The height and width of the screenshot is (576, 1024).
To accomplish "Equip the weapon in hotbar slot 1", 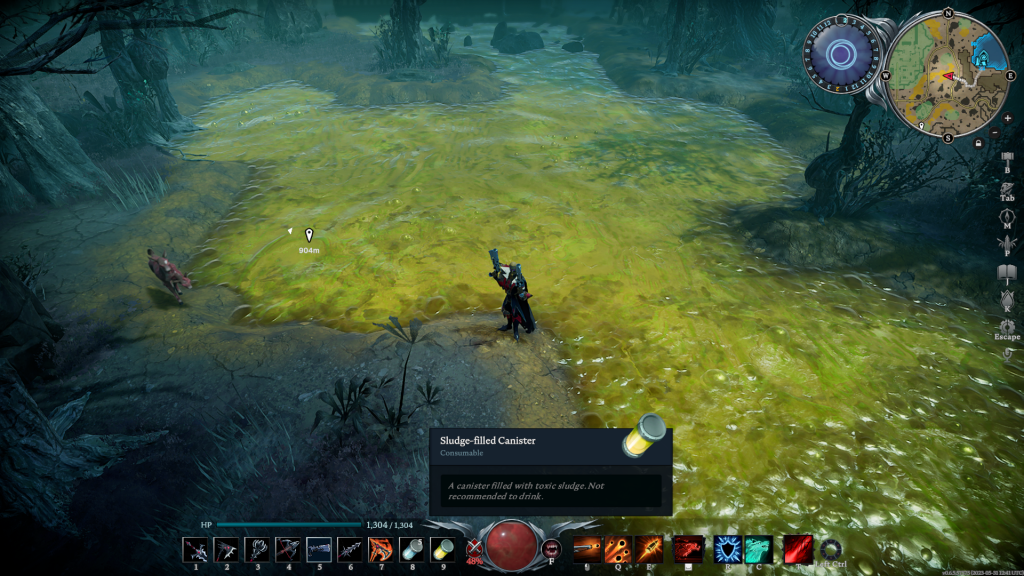I will click(196, 549).
